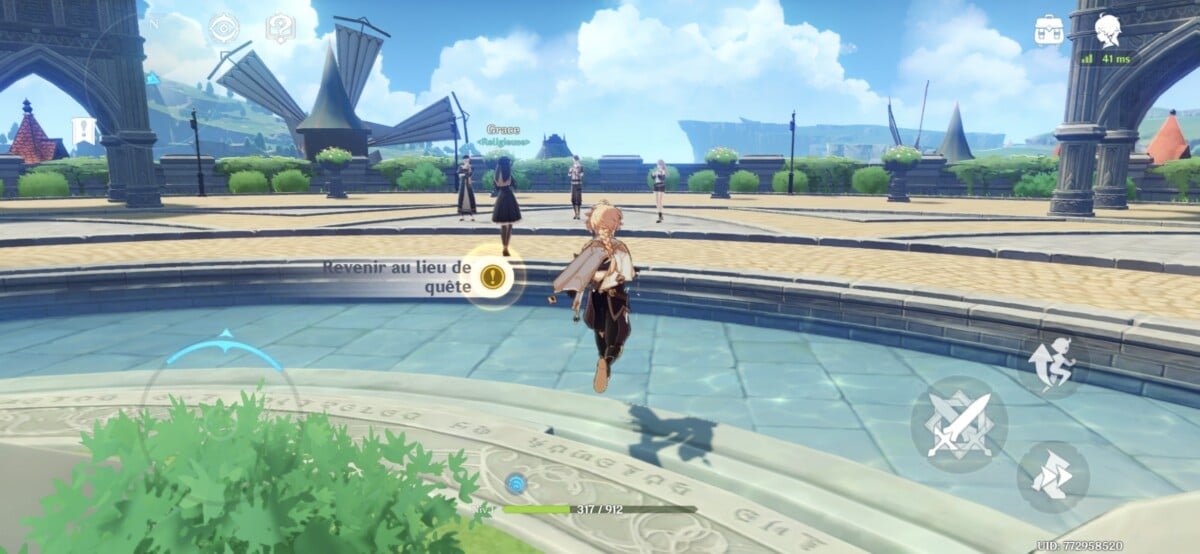Activate the eye-shaped elemental sight icon
The width and height of the screenshot is (1200, 554).
click(x=223, y=28)
